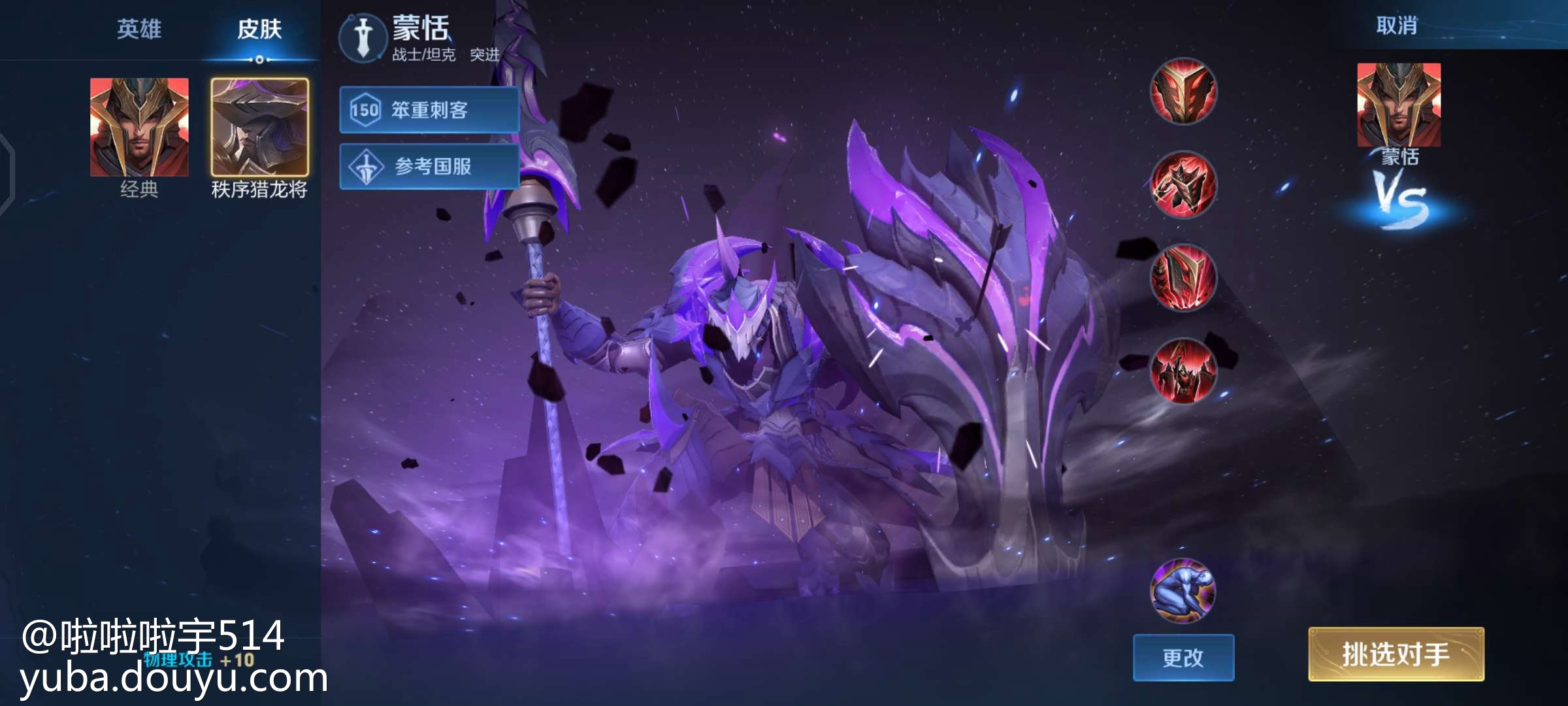The width and height of the screenshot is (1568, 706).
Task: Start with the 挑选对手 button
Action: [1396, 654]
